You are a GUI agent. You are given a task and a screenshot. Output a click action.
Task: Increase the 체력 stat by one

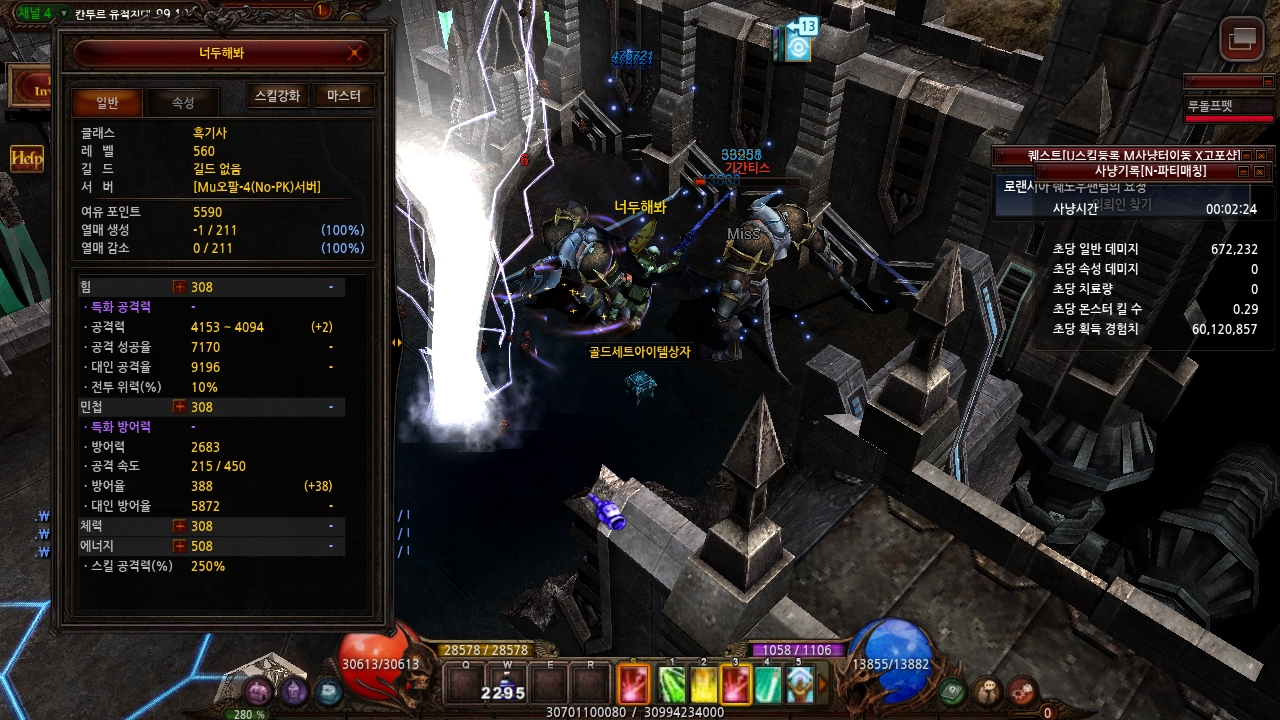pyautogui.click(x=180, y=526)
